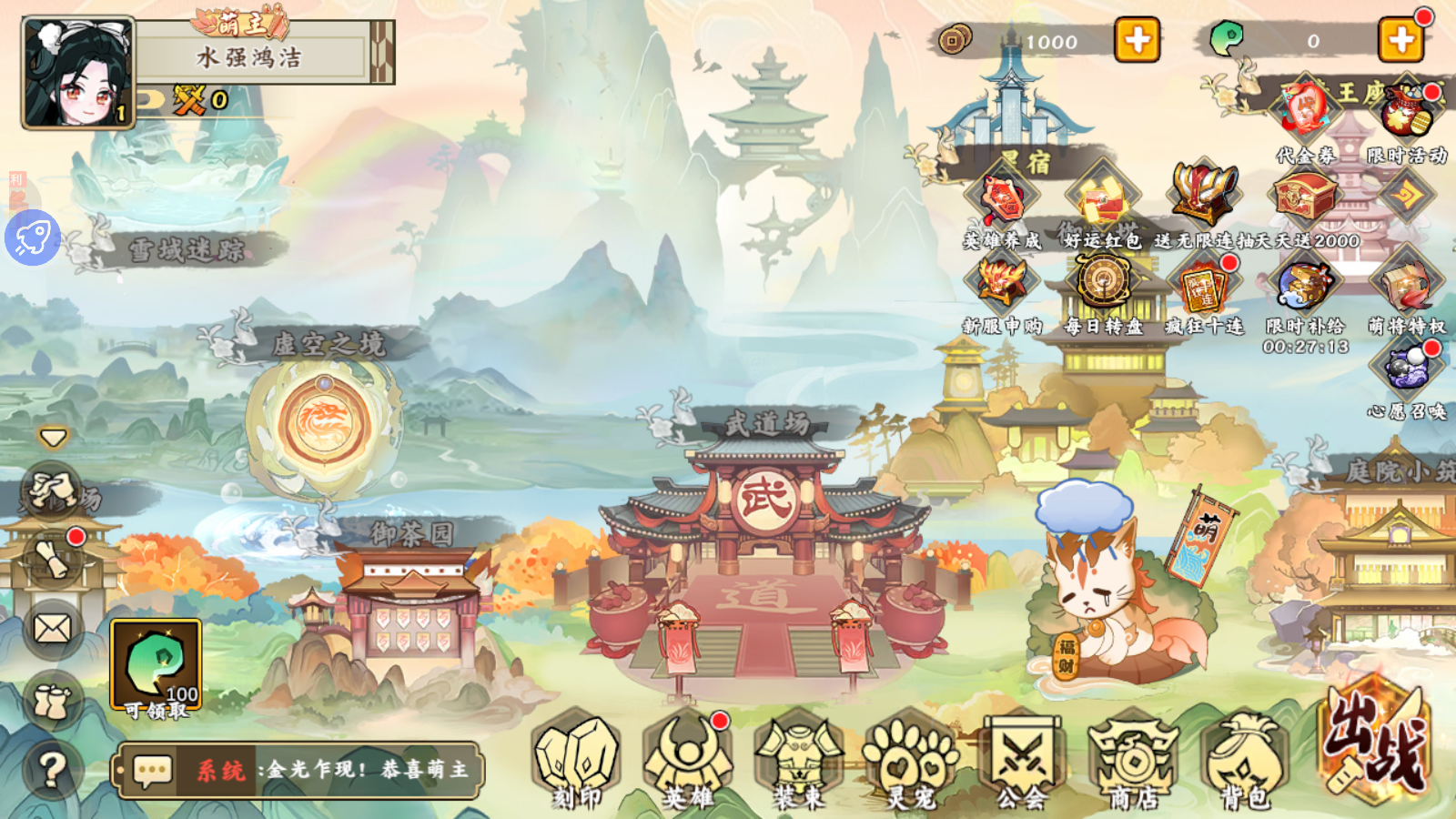Open the mail envelope icon
This screenshot has width=1456, height=819.
(53, 628)
